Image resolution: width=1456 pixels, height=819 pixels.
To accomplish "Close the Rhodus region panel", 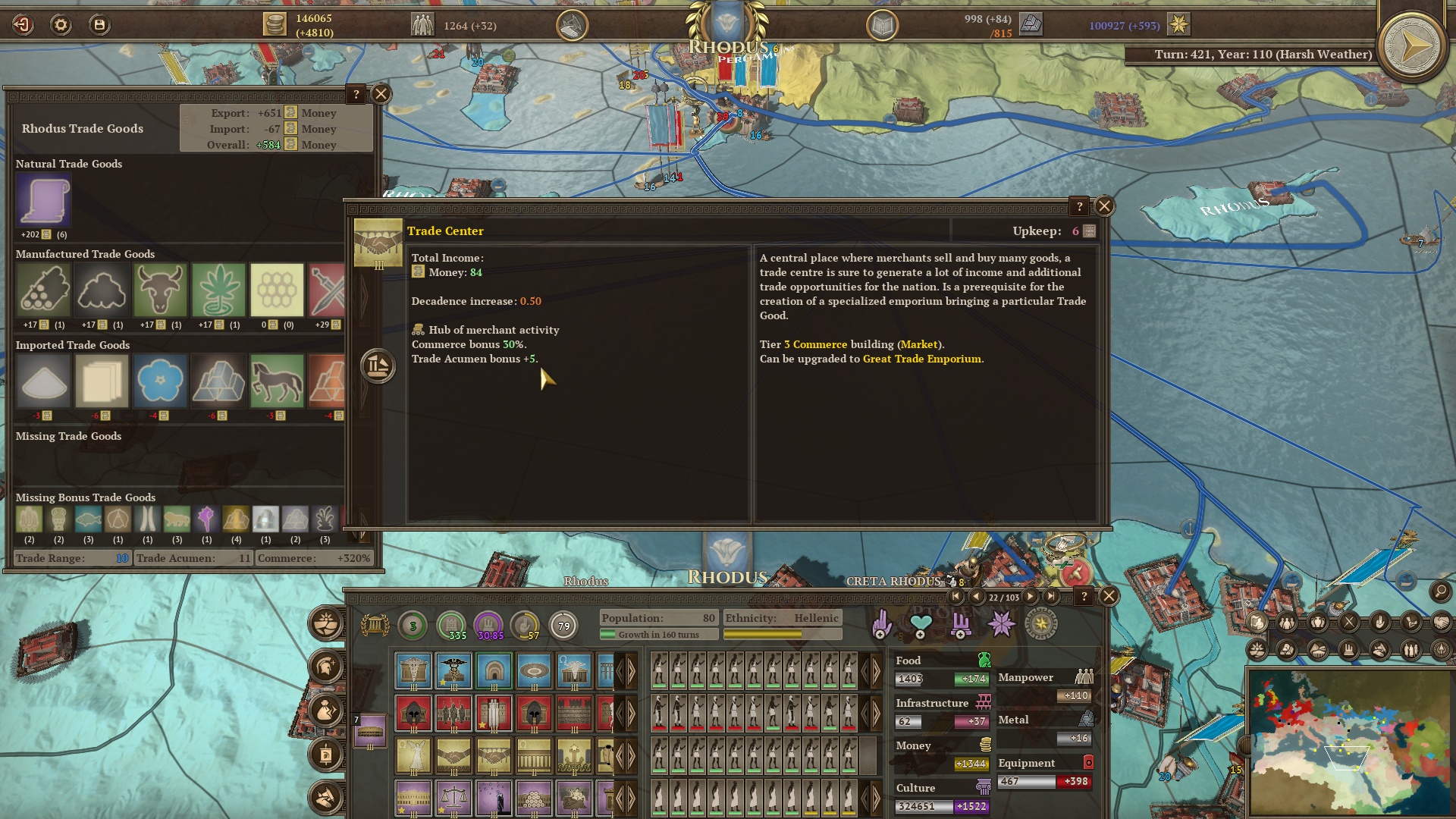I will coord(1109,596).
